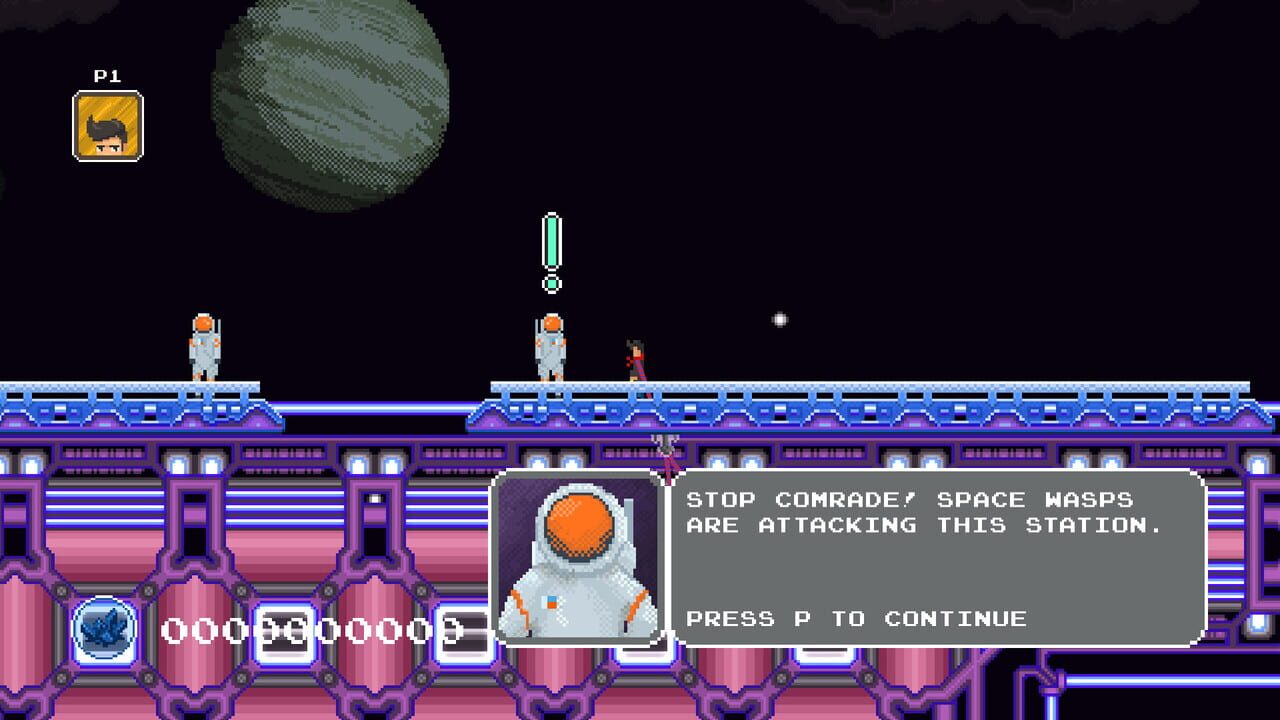Viewport: 1280px width, 720px height.
Task: Select the dialogue text box panel
Action: (930, 560)
